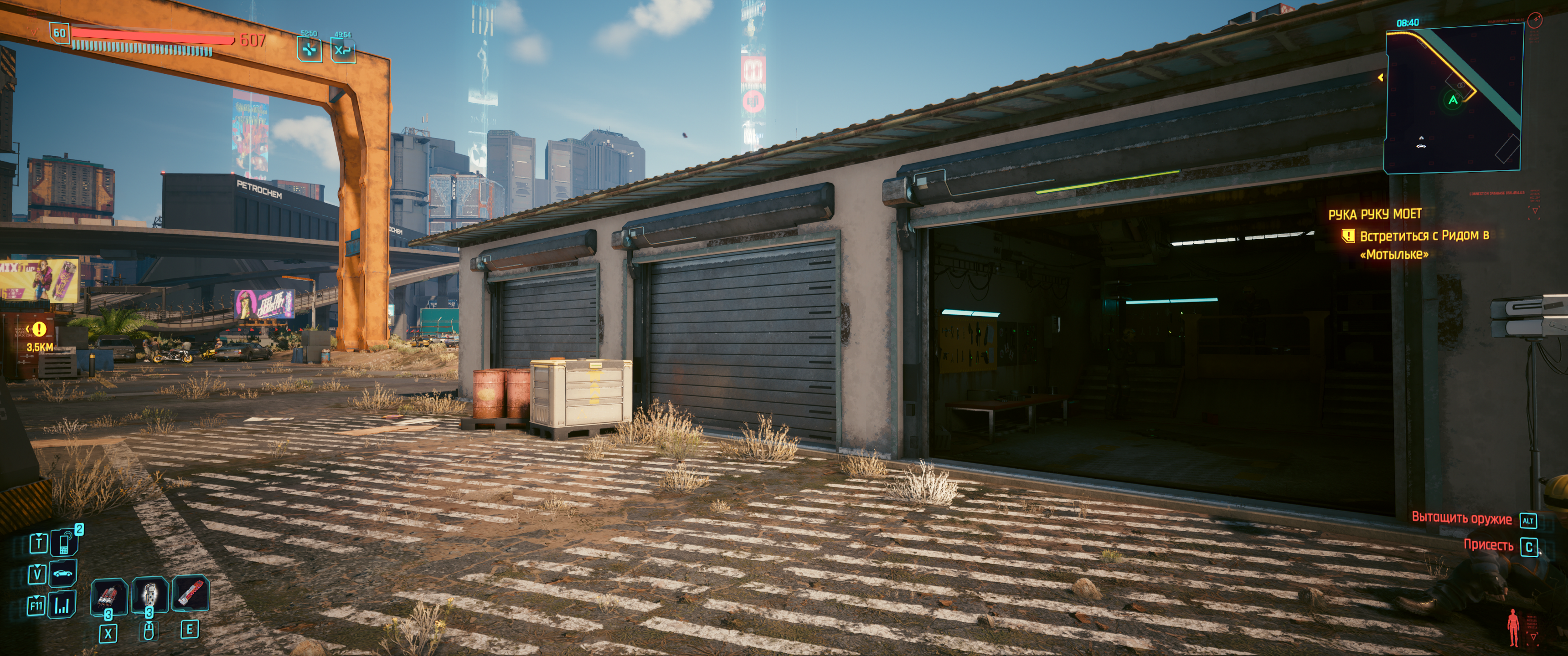This screenshot has width=1568, height=656.
Task: Open the signal-bars radio icon
Action: coord(63,605)
